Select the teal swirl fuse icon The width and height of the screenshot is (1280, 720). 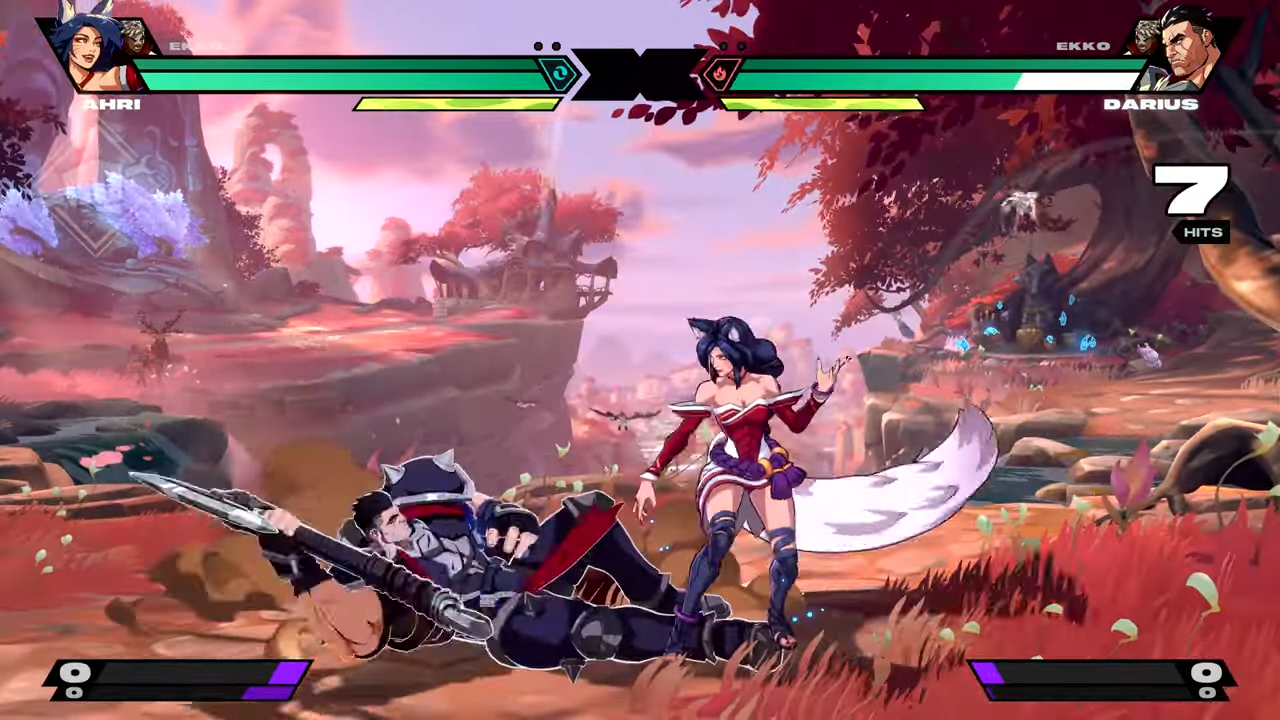pos(558,74)
